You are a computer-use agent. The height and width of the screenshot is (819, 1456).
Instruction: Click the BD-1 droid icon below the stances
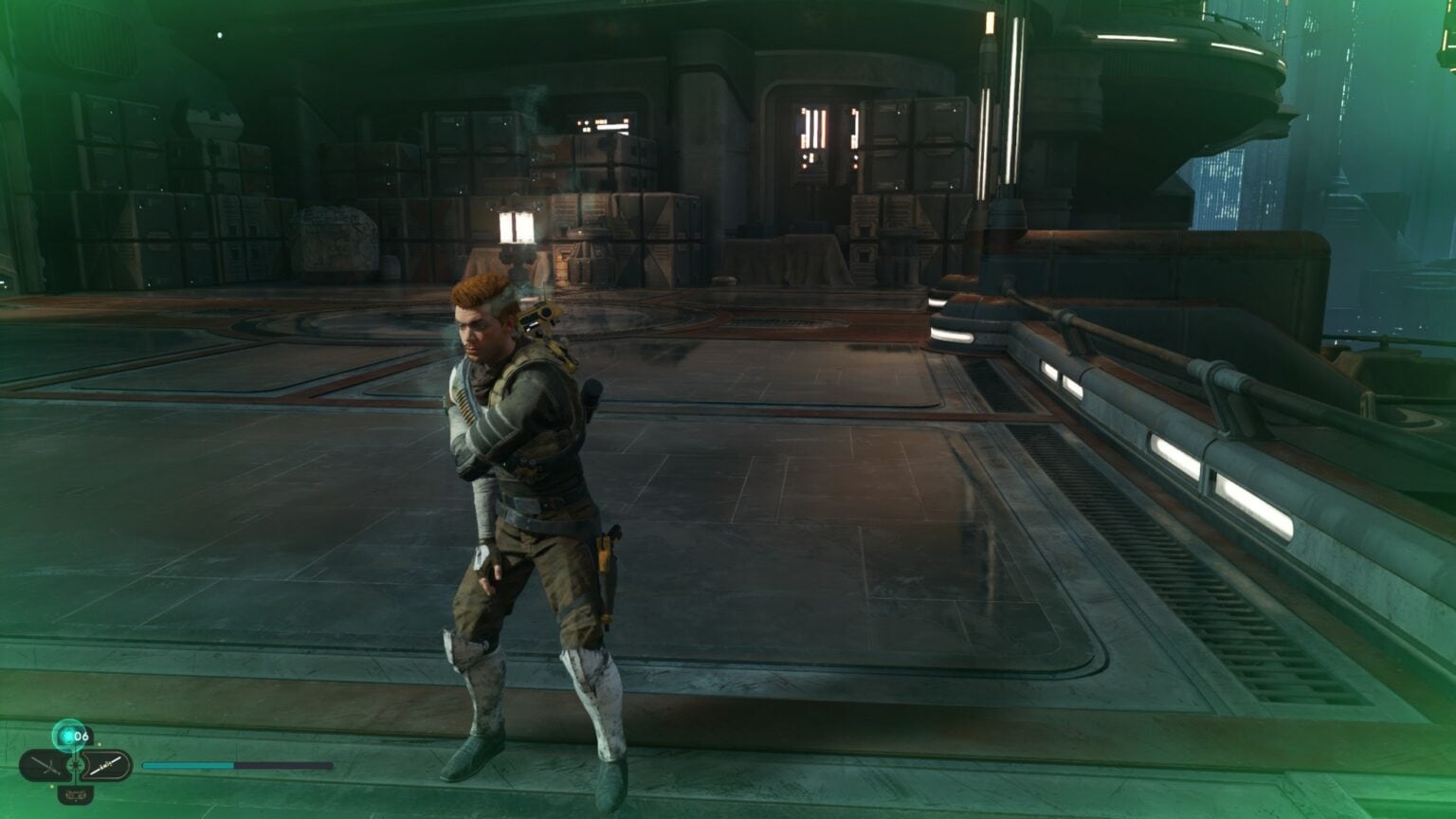pos(77,794)
